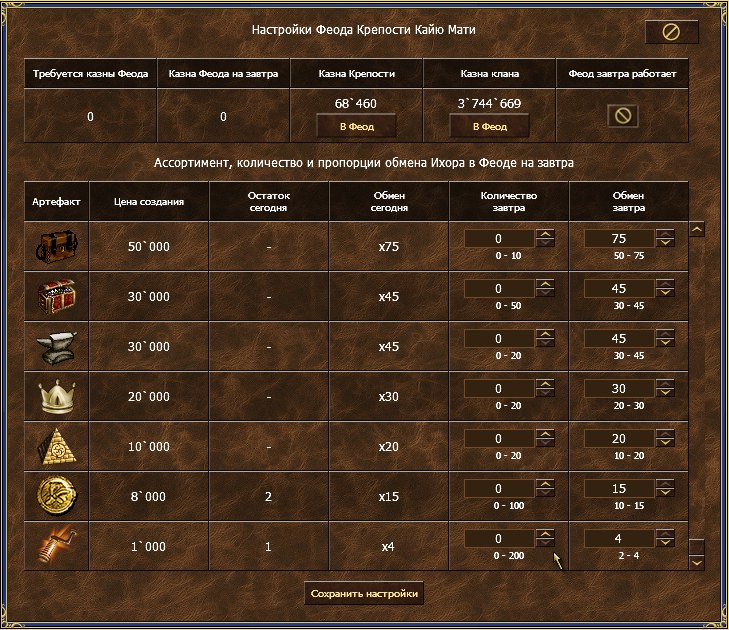Increase quantity for the 50`000 chest artifact

click(545, 234)
